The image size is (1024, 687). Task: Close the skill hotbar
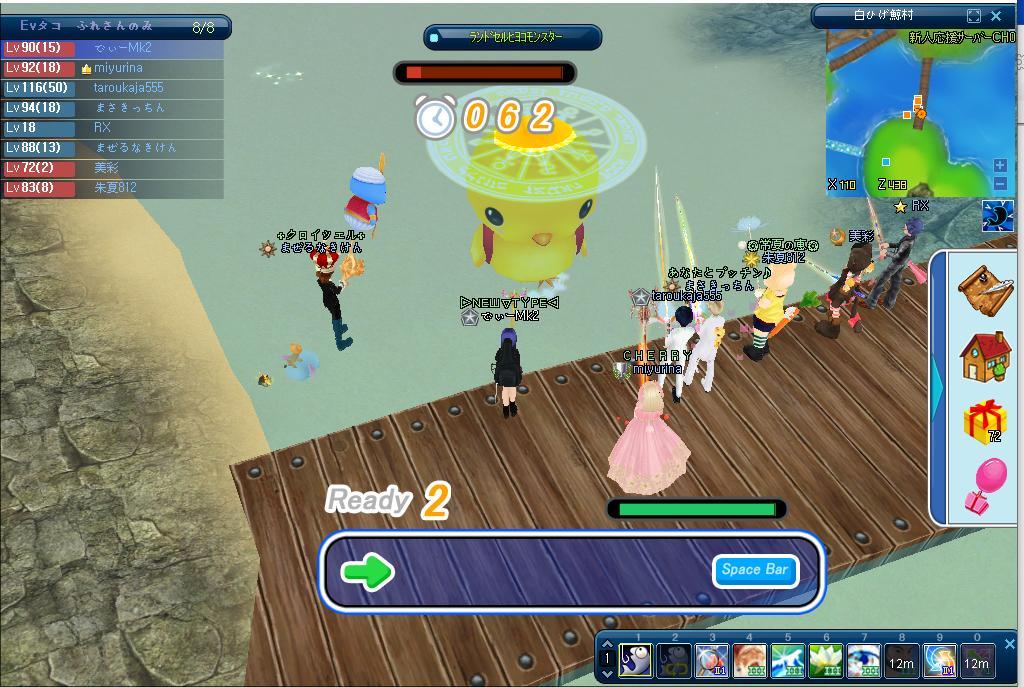(x=1009, y=645)
